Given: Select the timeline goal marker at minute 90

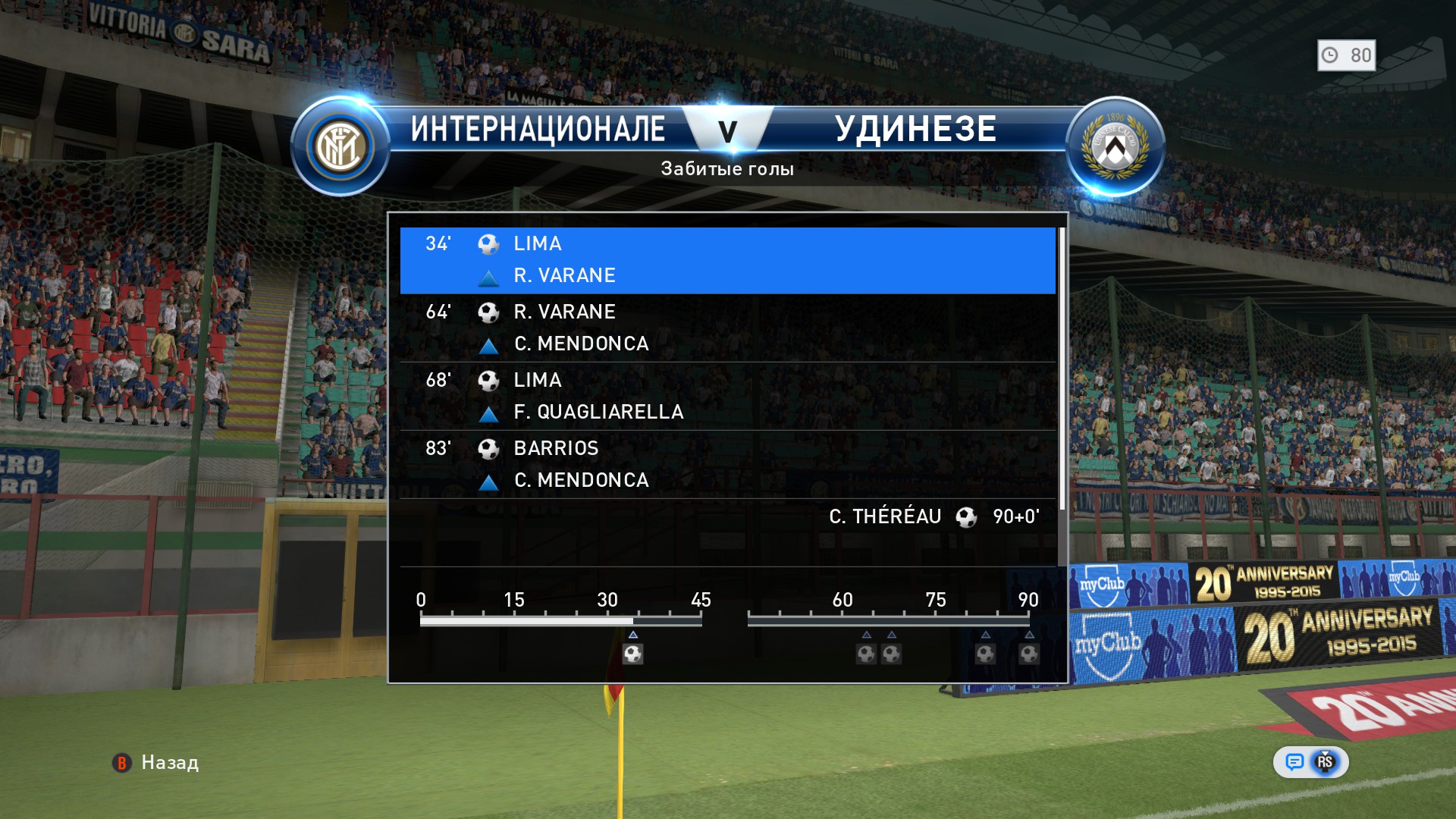Looking at the screenshot, I should (1028, 654).
